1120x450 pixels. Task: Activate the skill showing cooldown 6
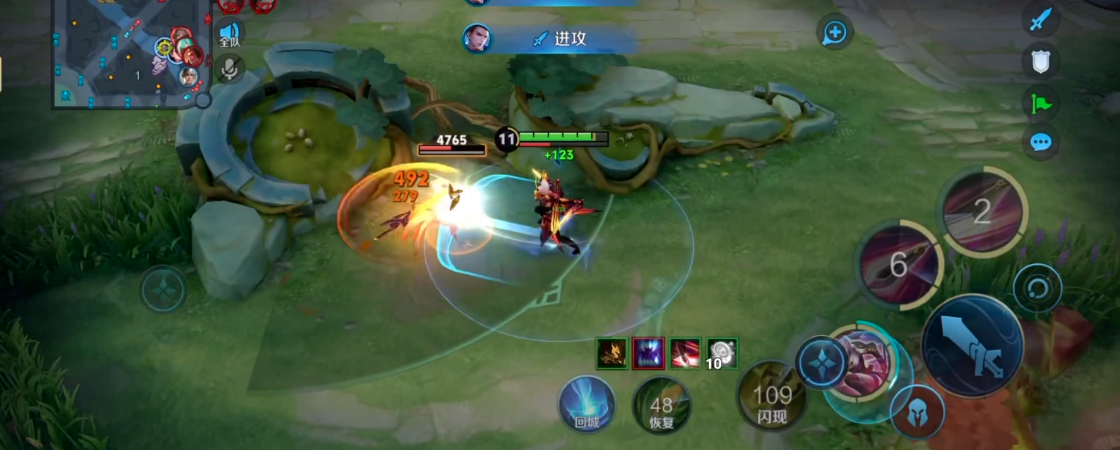[898, 264]
